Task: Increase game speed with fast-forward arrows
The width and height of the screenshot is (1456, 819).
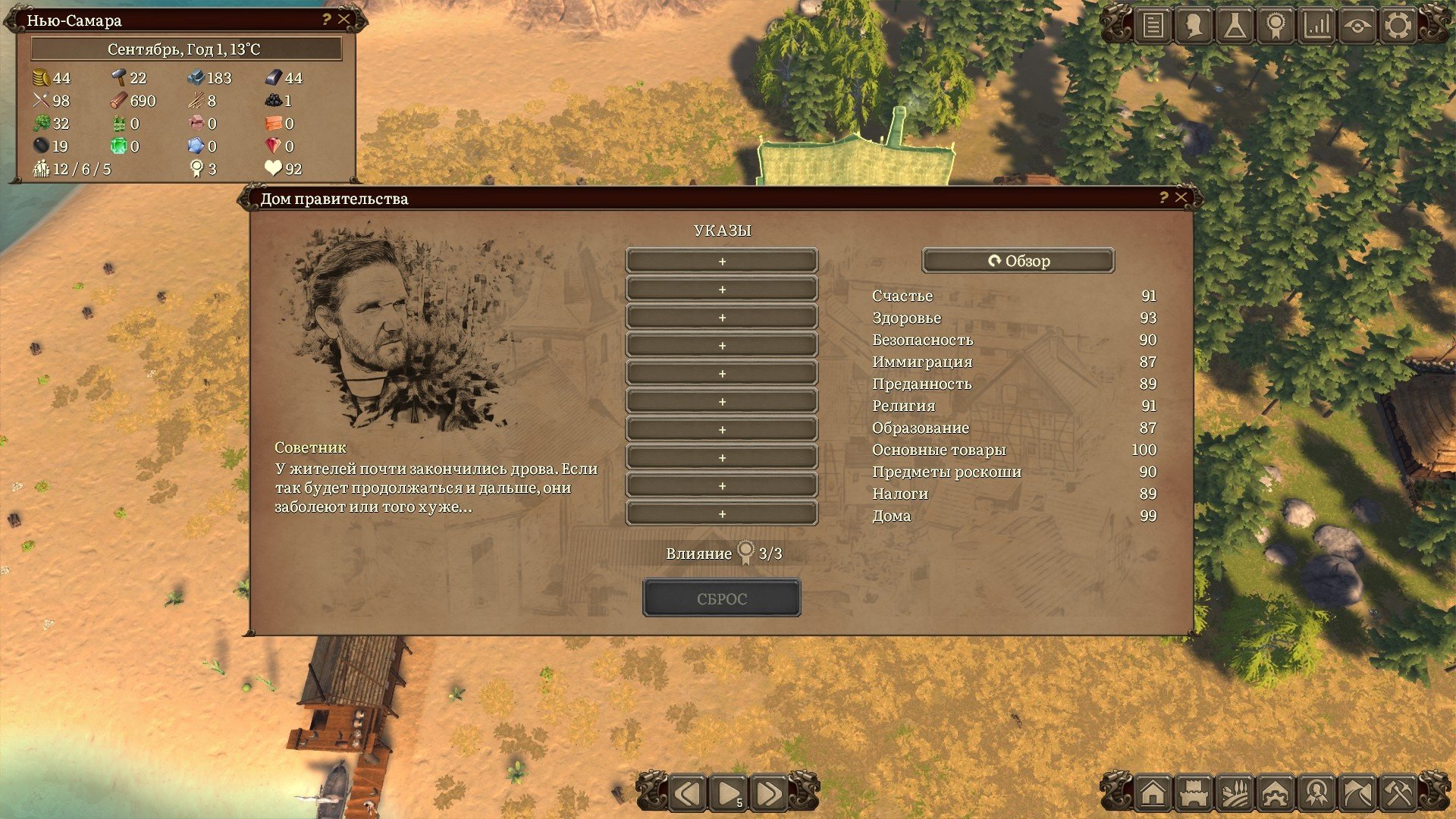Action: pyautogui.click(x=769, y=794)
